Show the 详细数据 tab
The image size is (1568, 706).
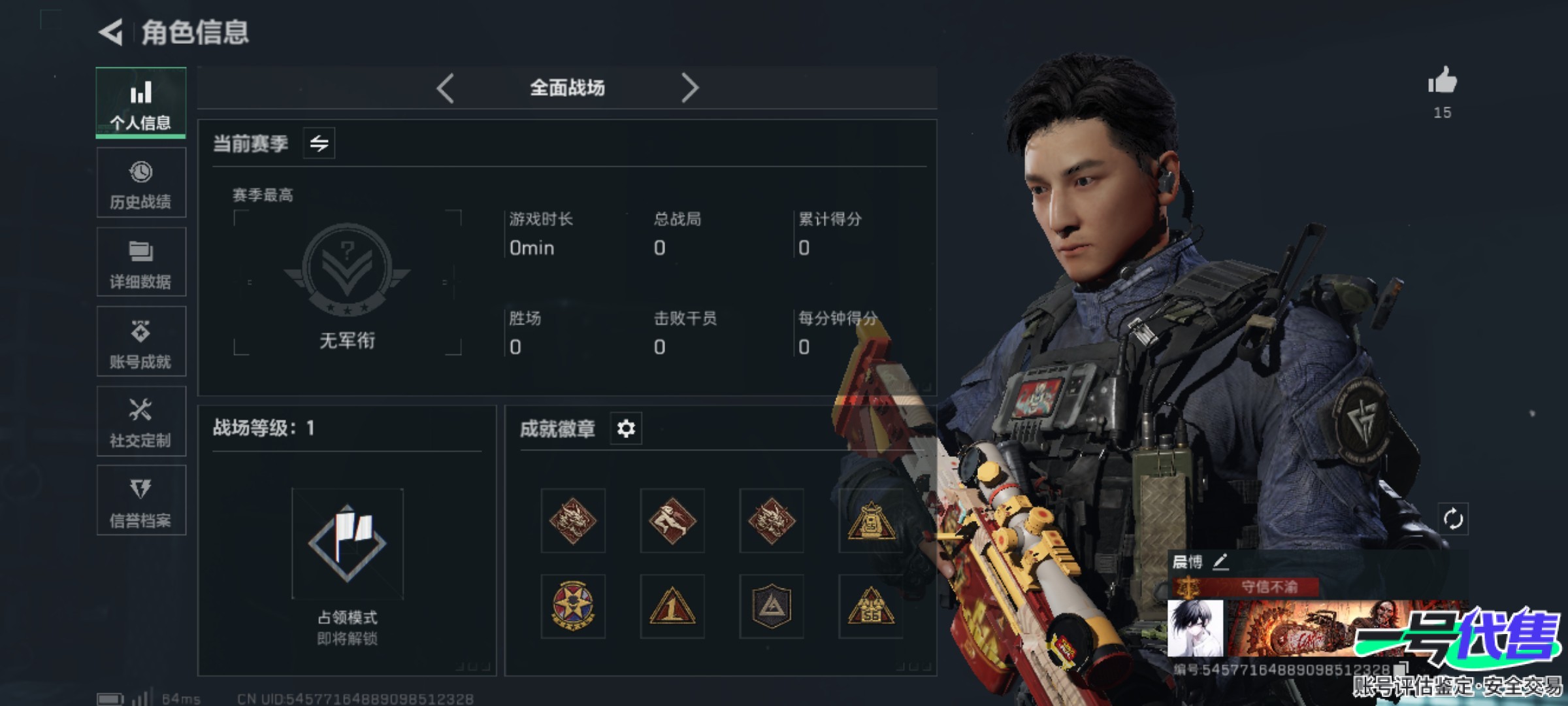click(141, 262)
